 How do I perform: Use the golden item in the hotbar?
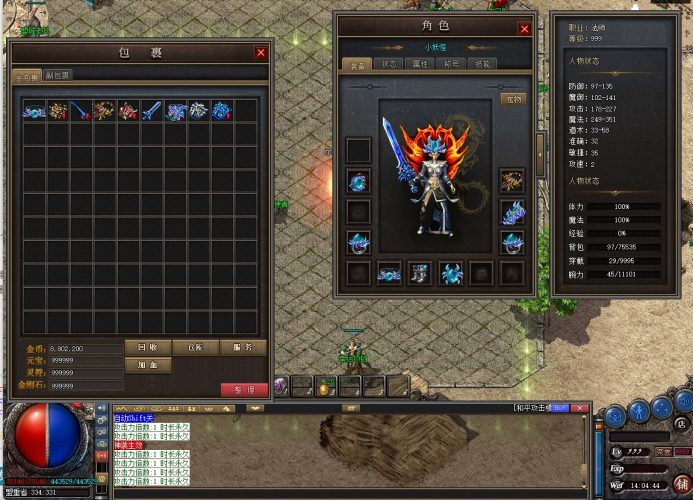coord(325,389)
